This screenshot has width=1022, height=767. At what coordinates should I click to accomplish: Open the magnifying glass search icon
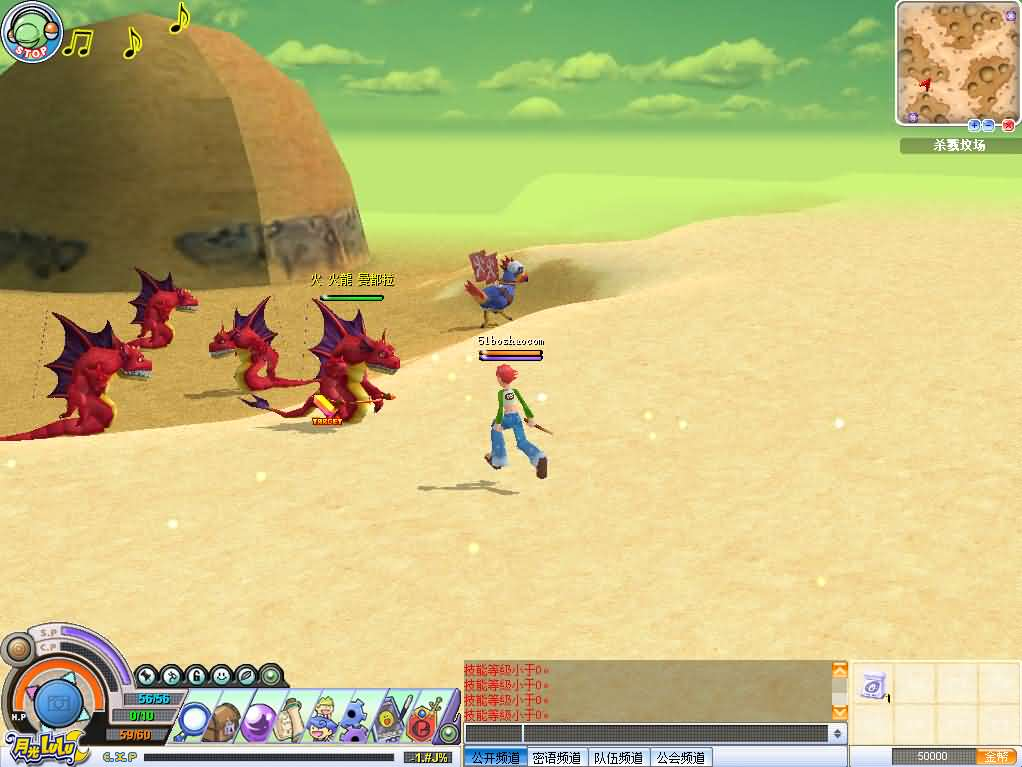pos(194,719)
